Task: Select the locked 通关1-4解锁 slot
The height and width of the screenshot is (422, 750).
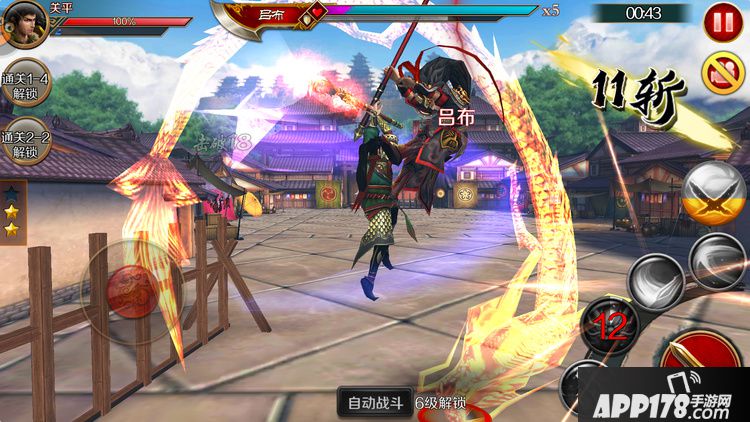Action: pos(26,86)
